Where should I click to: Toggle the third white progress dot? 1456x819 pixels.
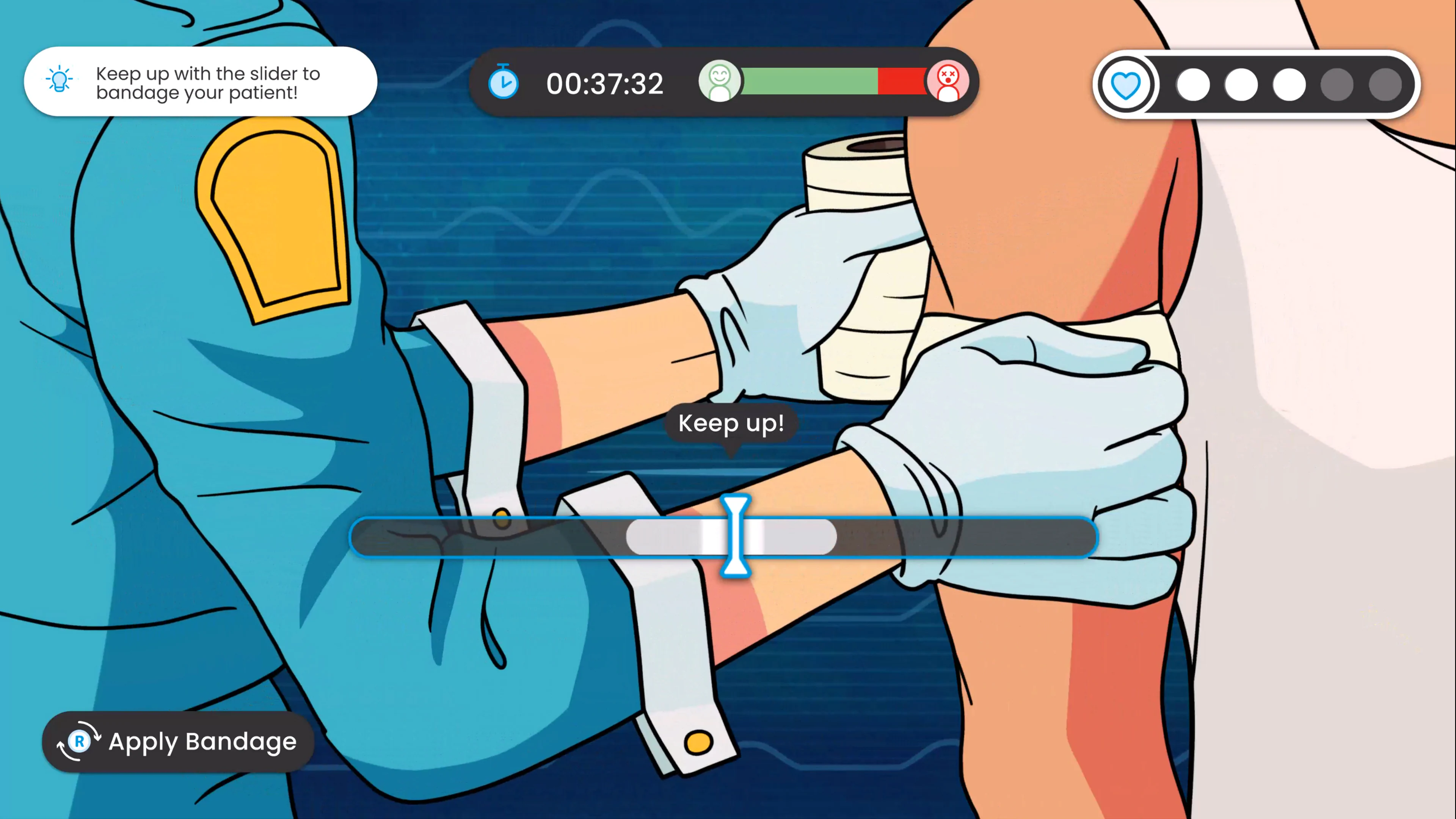click(1289, 85)
